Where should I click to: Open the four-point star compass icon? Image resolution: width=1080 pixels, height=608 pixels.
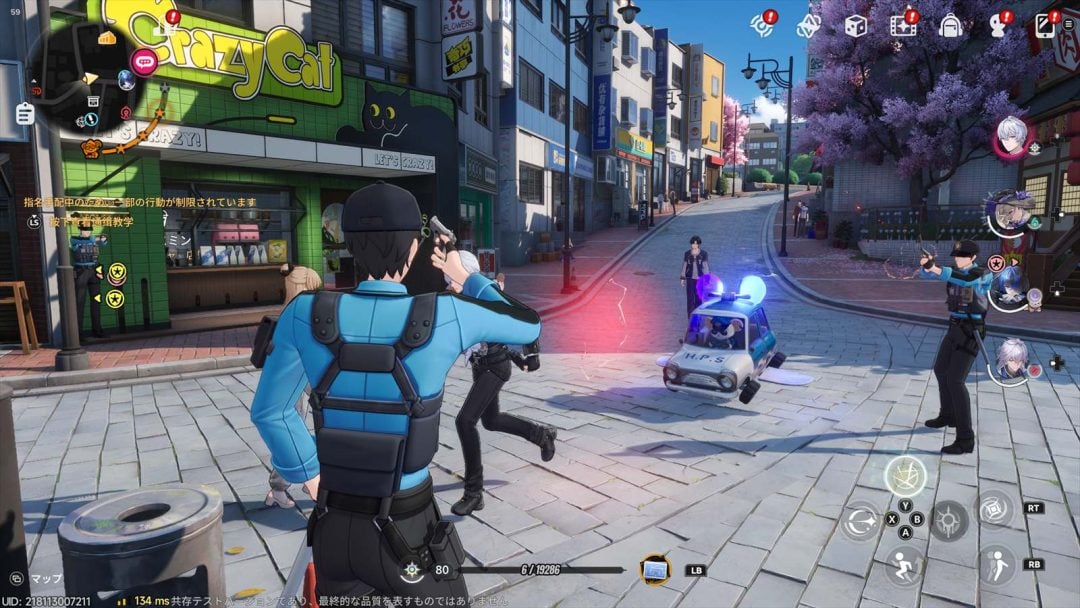[x=808, y=26]
